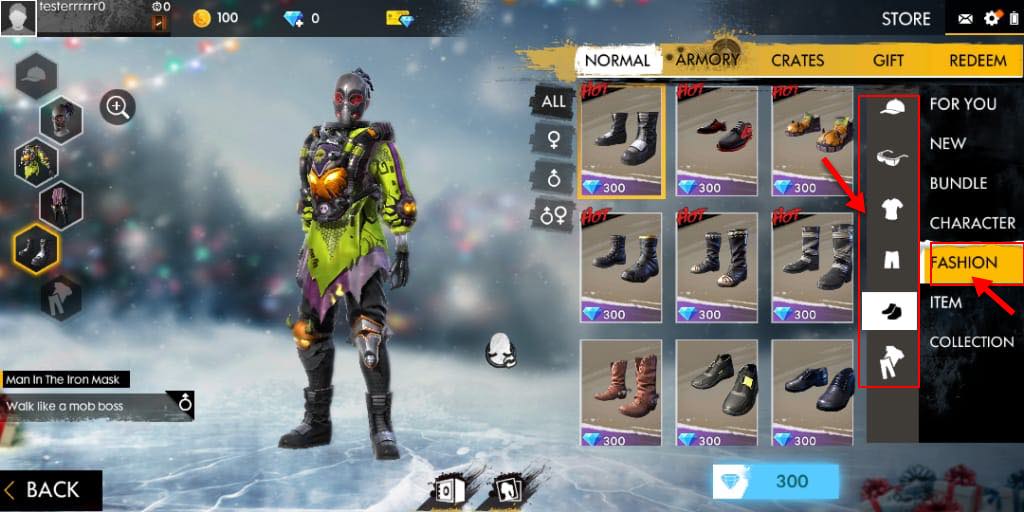Open the CHARACTER category
This screenshot has height=512, width=1024.
972,222
